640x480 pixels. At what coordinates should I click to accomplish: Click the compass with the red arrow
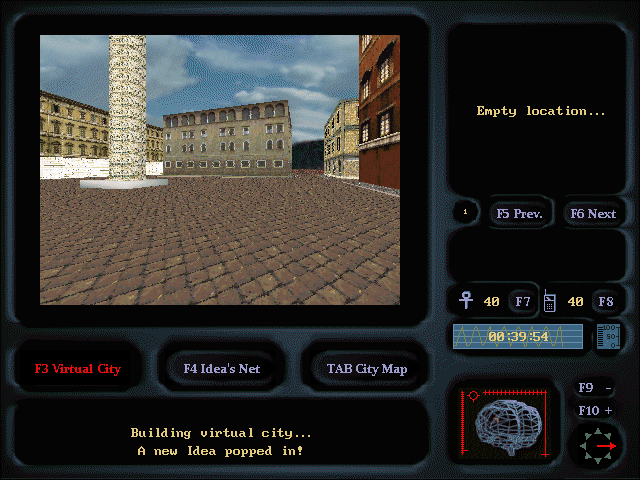597,446
